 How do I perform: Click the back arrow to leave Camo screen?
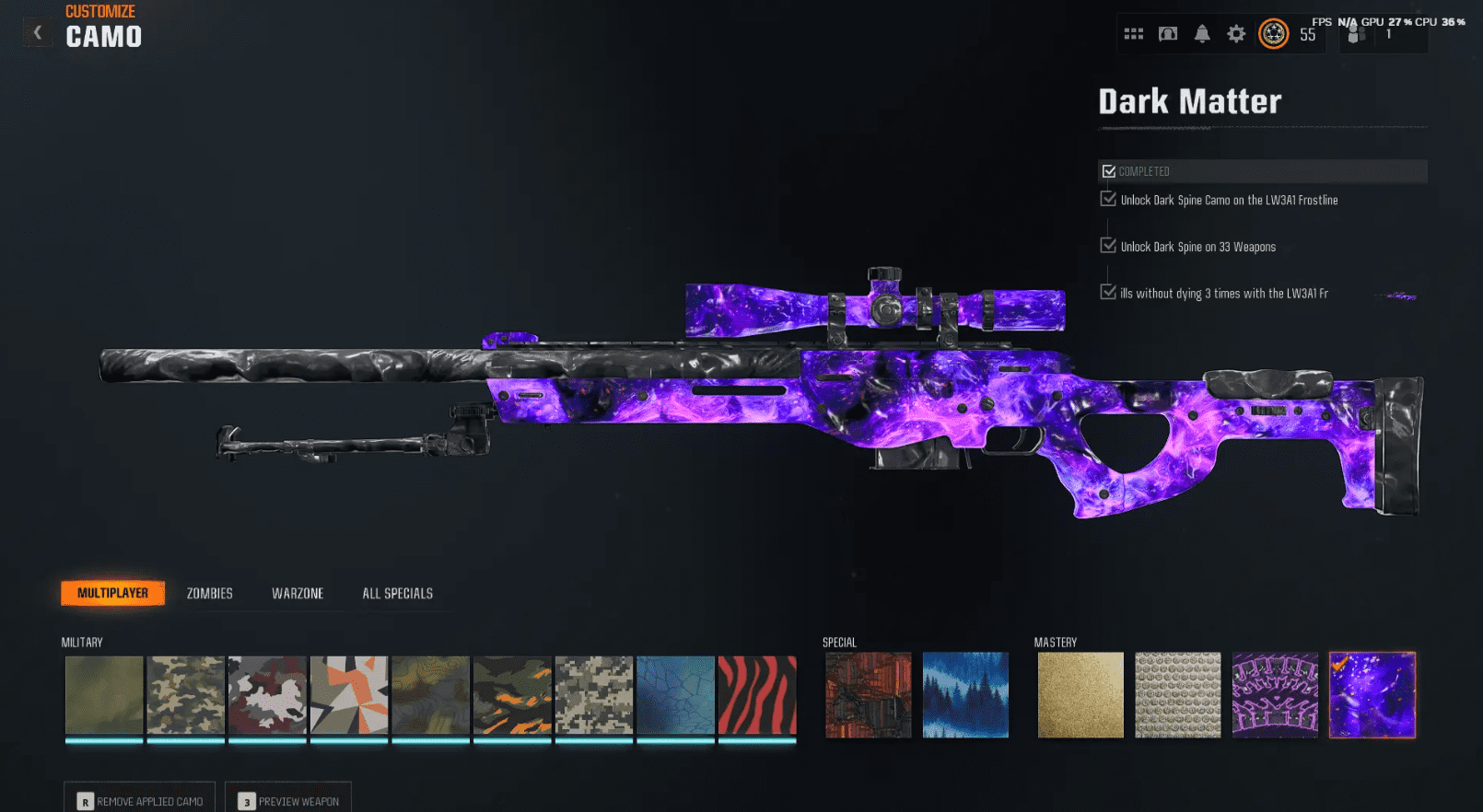click(x=37, y=30)
